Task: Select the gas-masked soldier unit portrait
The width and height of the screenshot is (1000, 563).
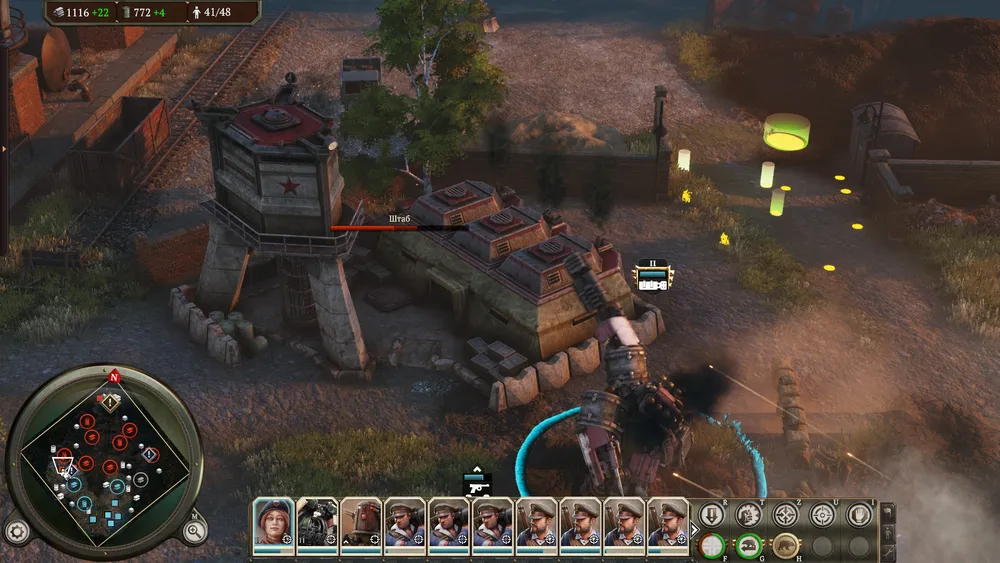Action: point(316,522)
